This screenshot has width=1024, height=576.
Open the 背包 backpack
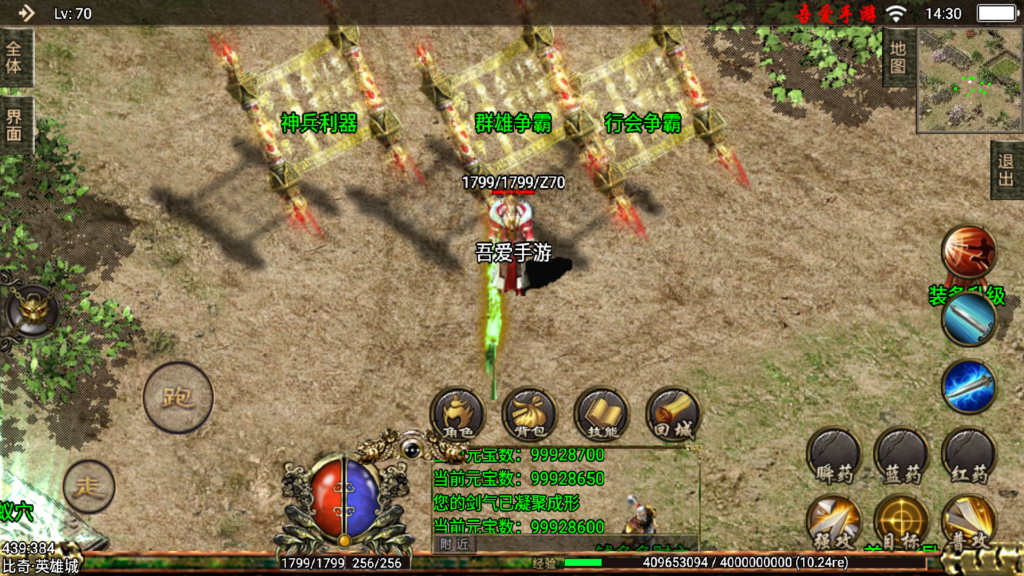click(x=529, y=415)
